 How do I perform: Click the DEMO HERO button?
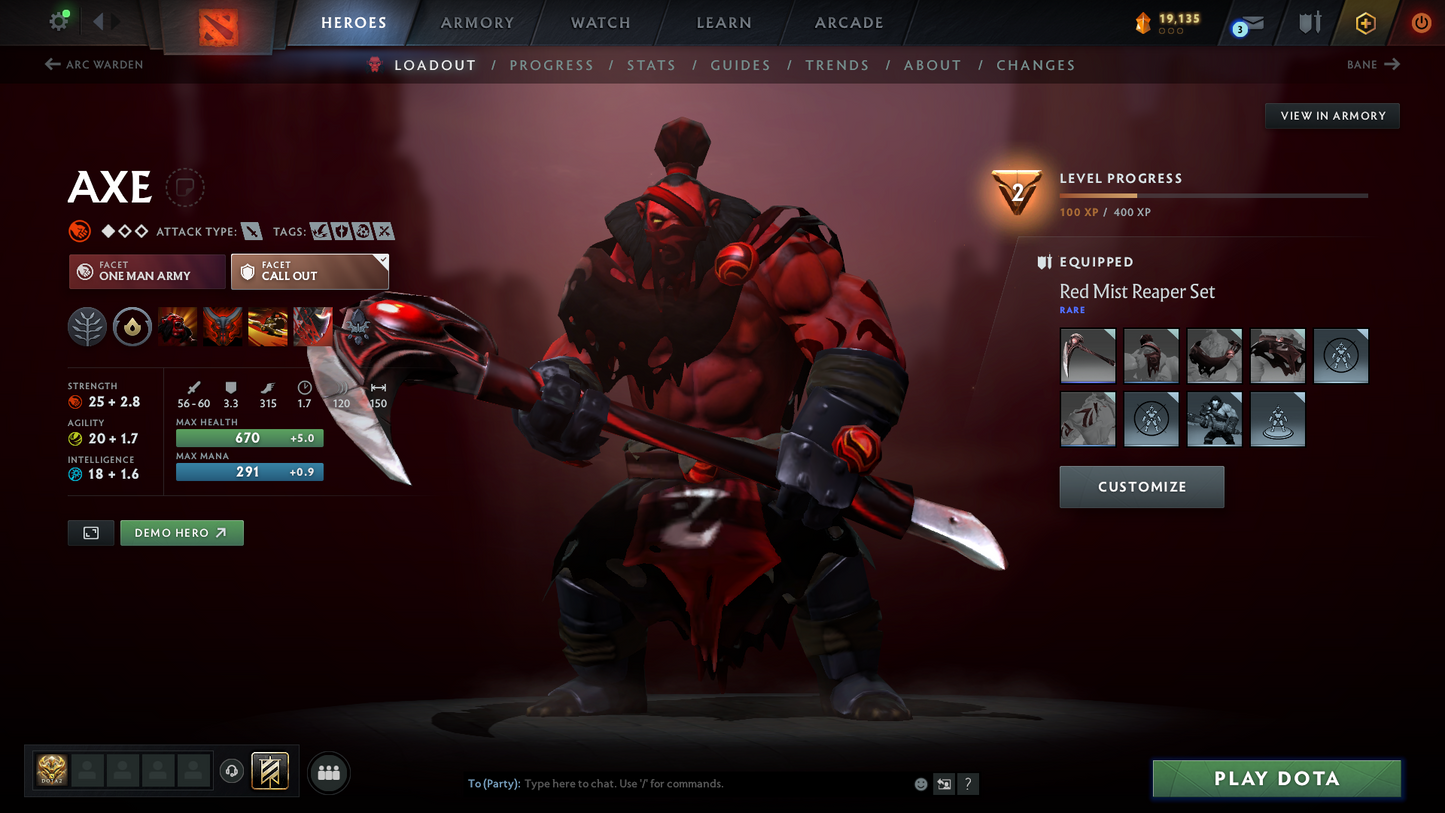click(x=181, y=532)
